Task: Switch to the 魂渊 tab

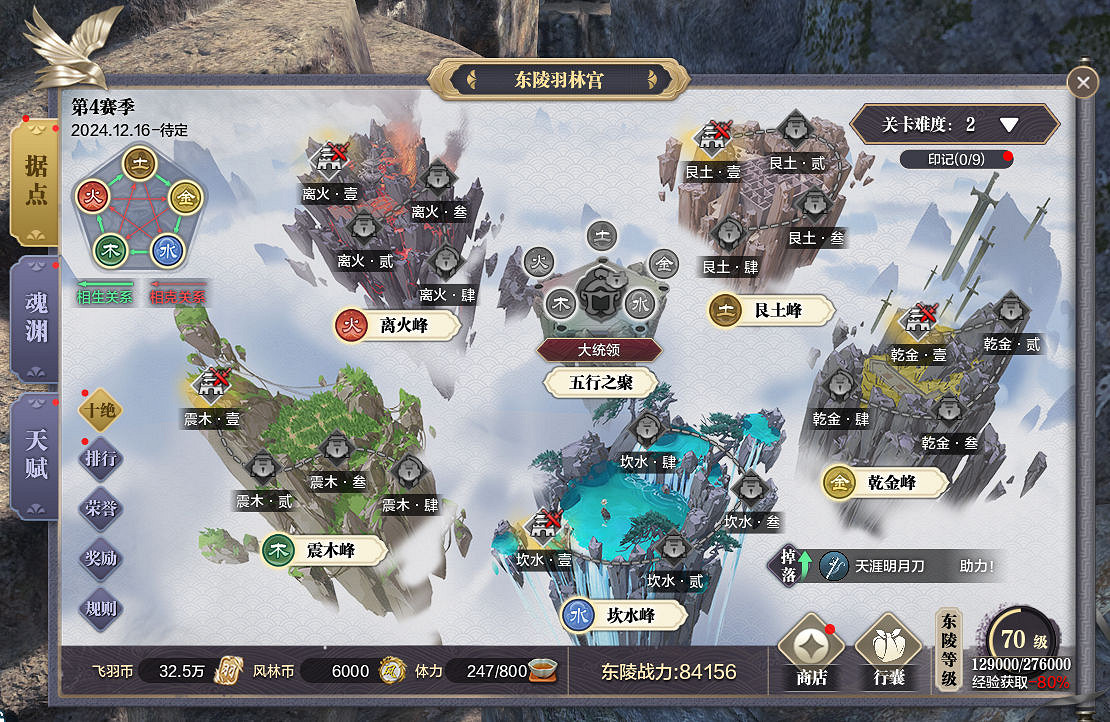Action: point(36,317)
